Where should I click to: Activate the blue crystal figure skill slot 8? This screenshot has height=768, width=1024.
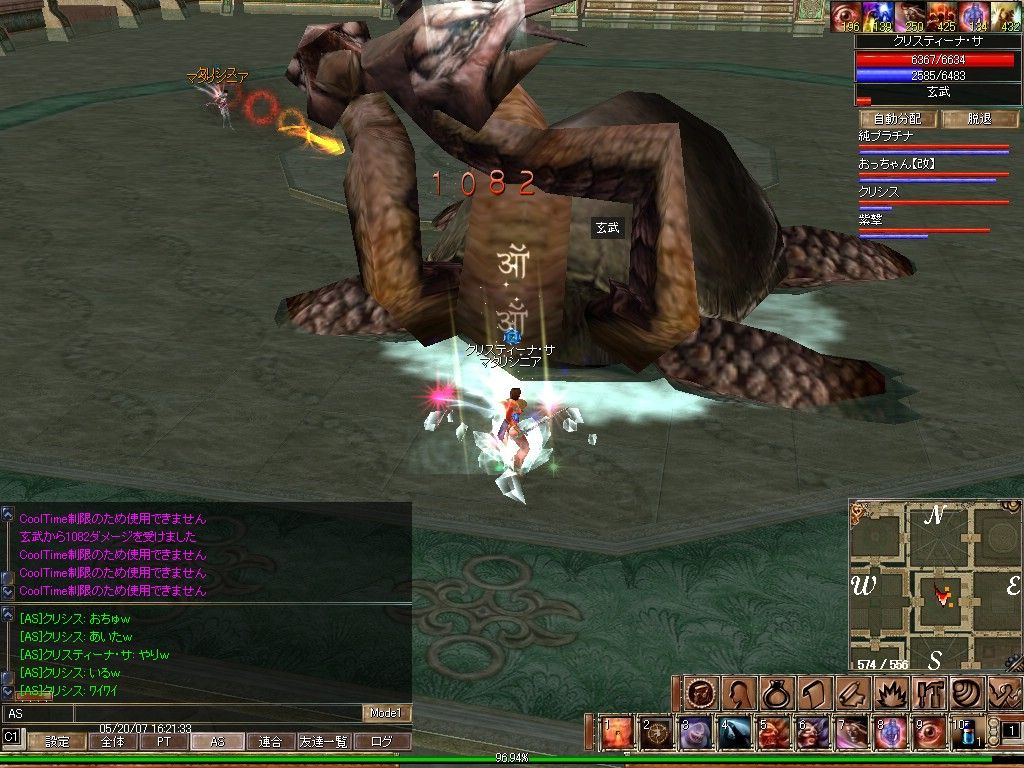890,733
